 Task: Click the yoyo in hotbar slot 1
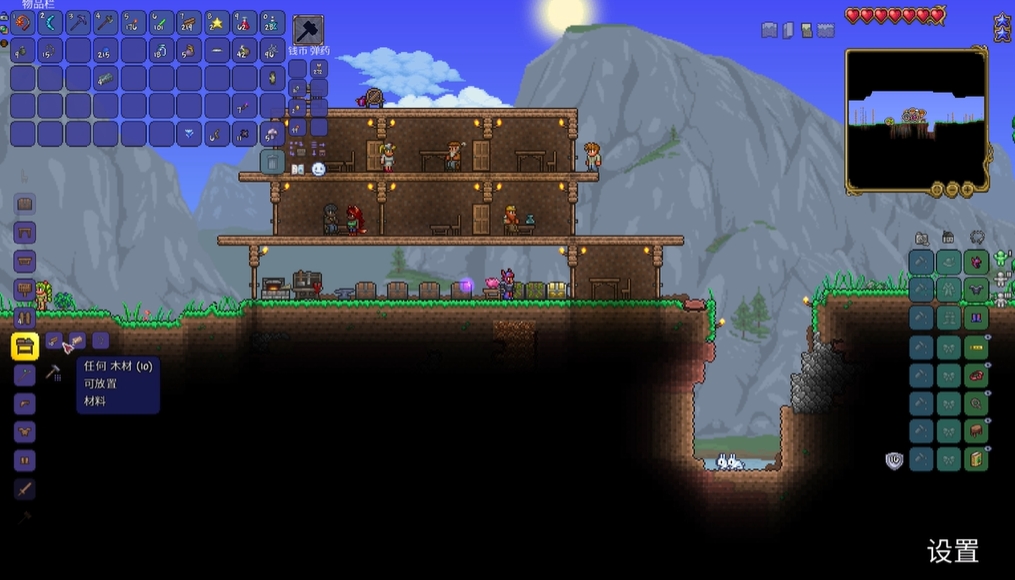point(23,22)
